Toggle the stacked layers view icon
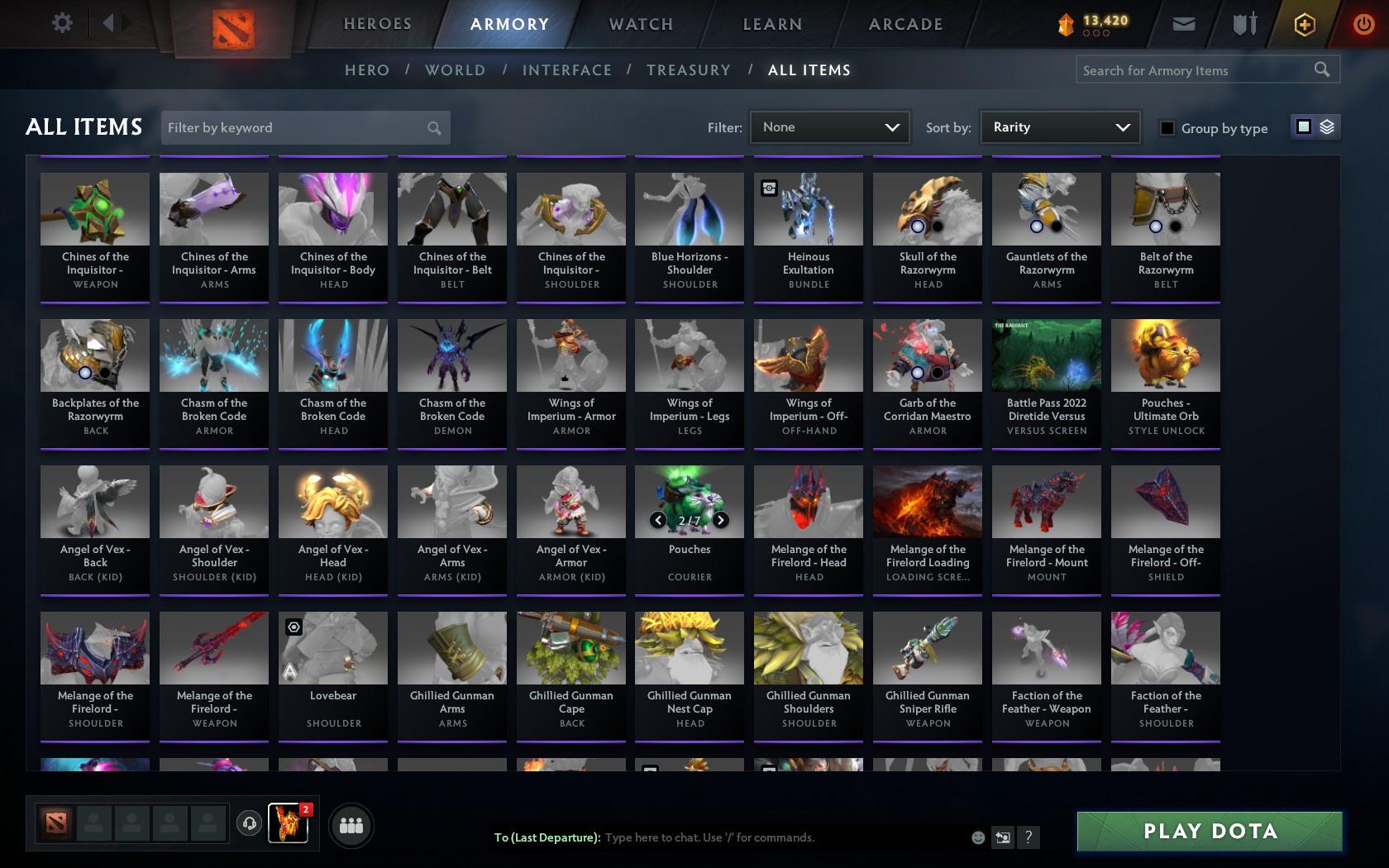This screenshot has height=868, width=1389. (1327, 127)
